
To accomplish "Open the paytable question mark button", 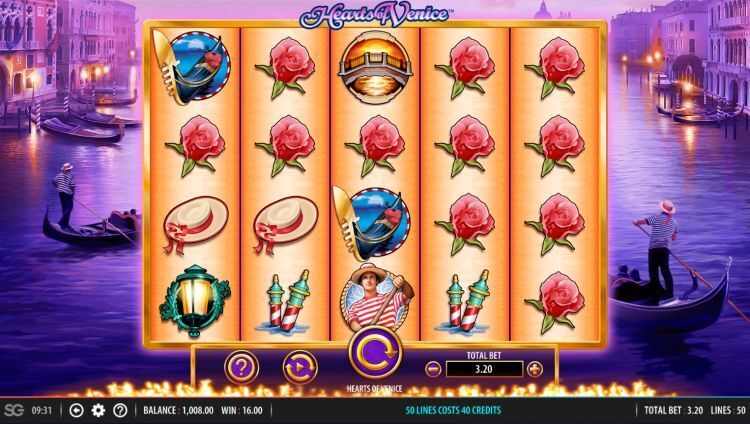I will click(241, 368).
